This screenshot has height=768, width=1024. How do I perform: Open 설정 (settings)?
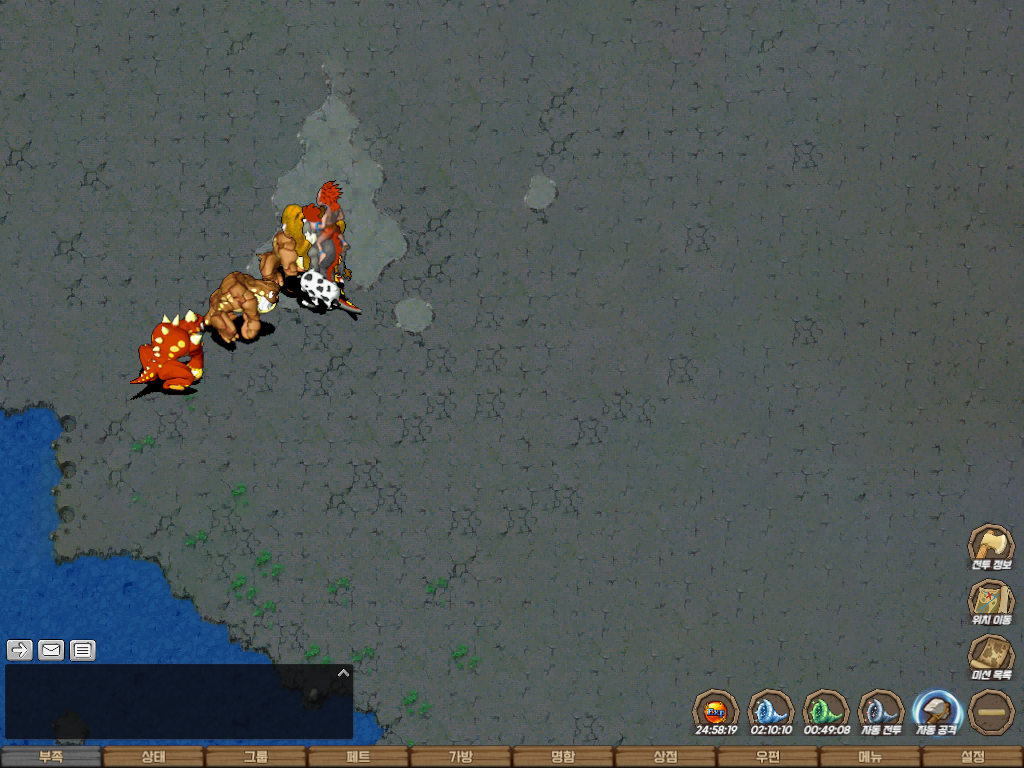[x=972, y=757]
